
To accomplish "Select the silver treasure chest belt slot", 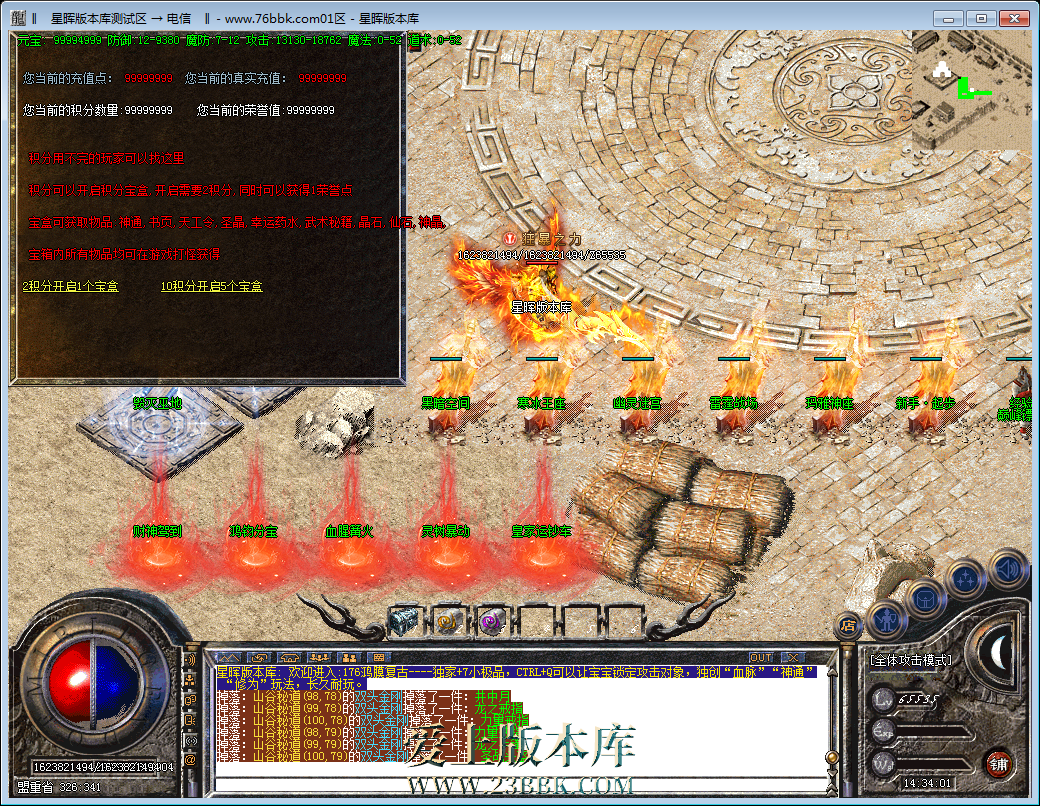I will point(403,621).
